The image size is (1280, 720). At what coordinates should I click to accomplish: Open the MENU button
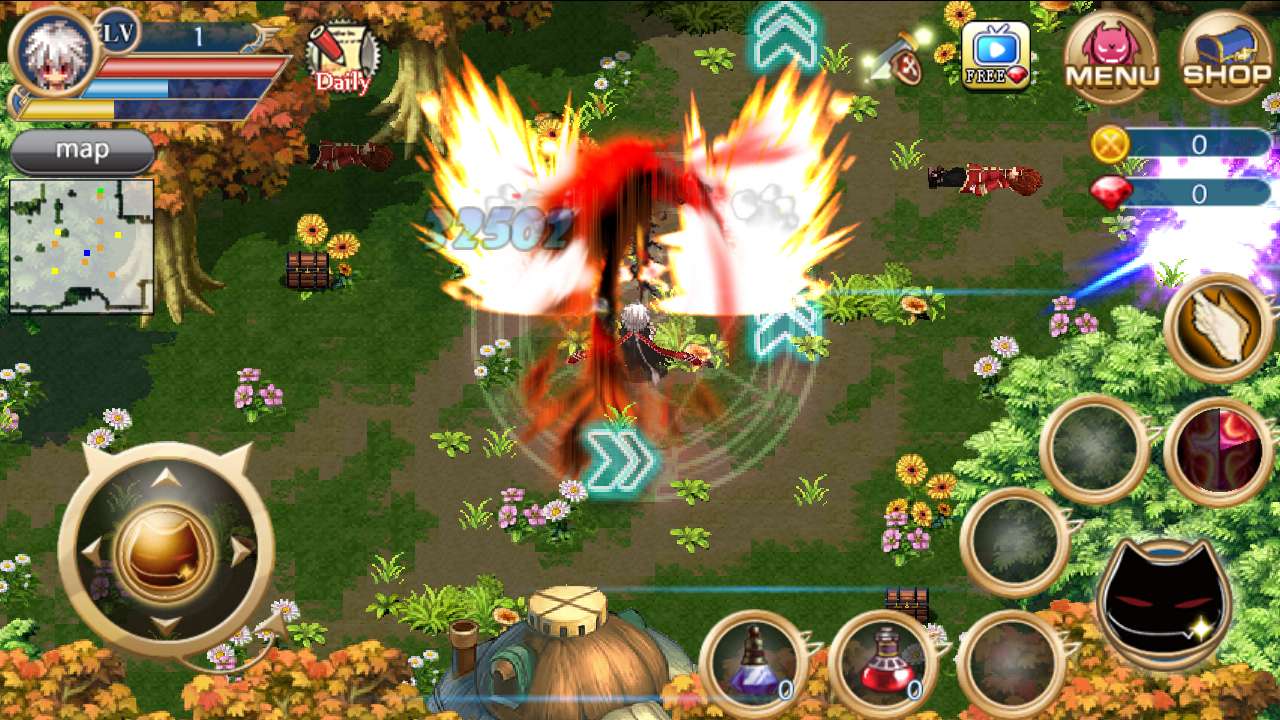pos(1111,56)
